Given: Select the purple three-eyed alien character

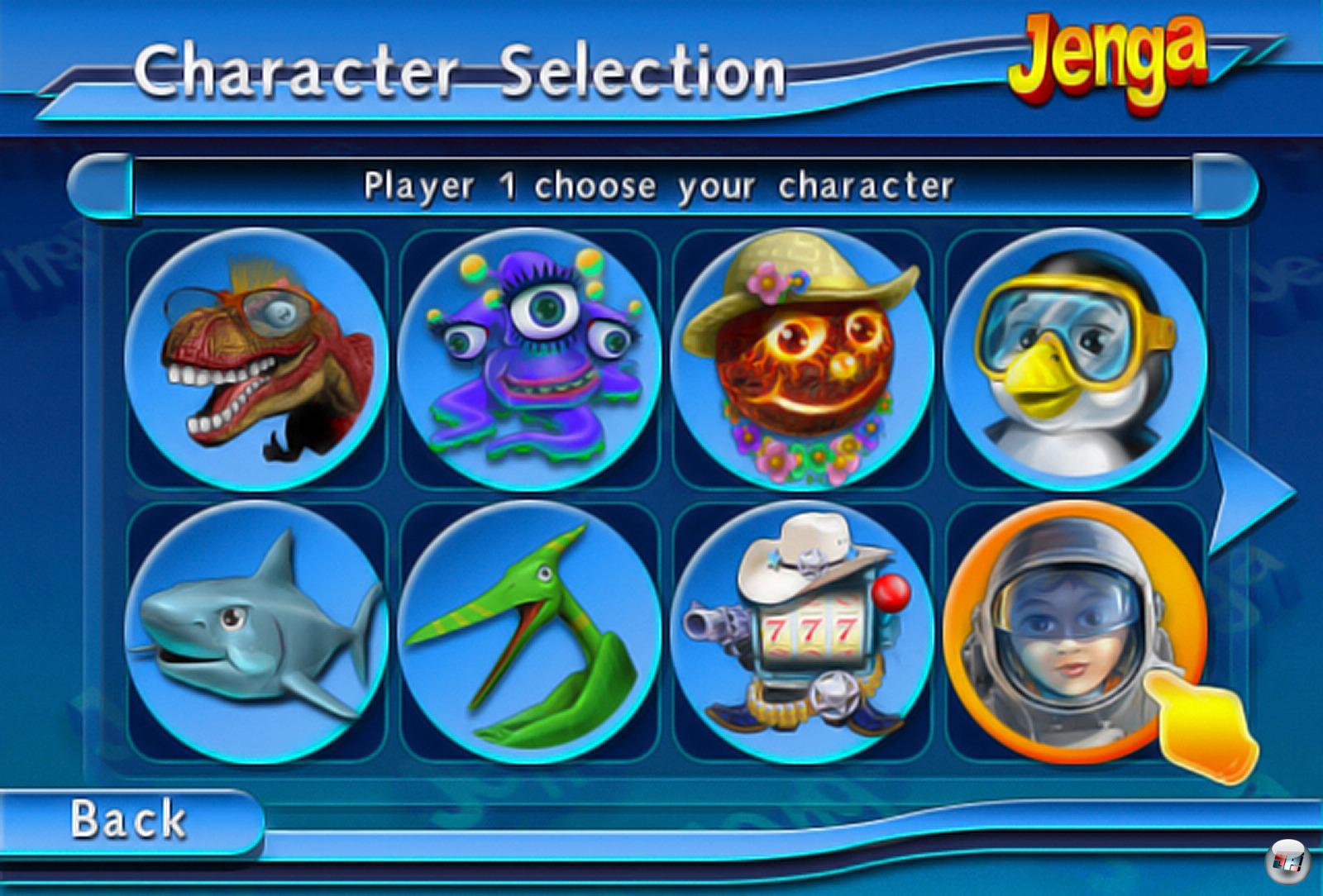Looking at the screenshot, I should pos(529,360).
